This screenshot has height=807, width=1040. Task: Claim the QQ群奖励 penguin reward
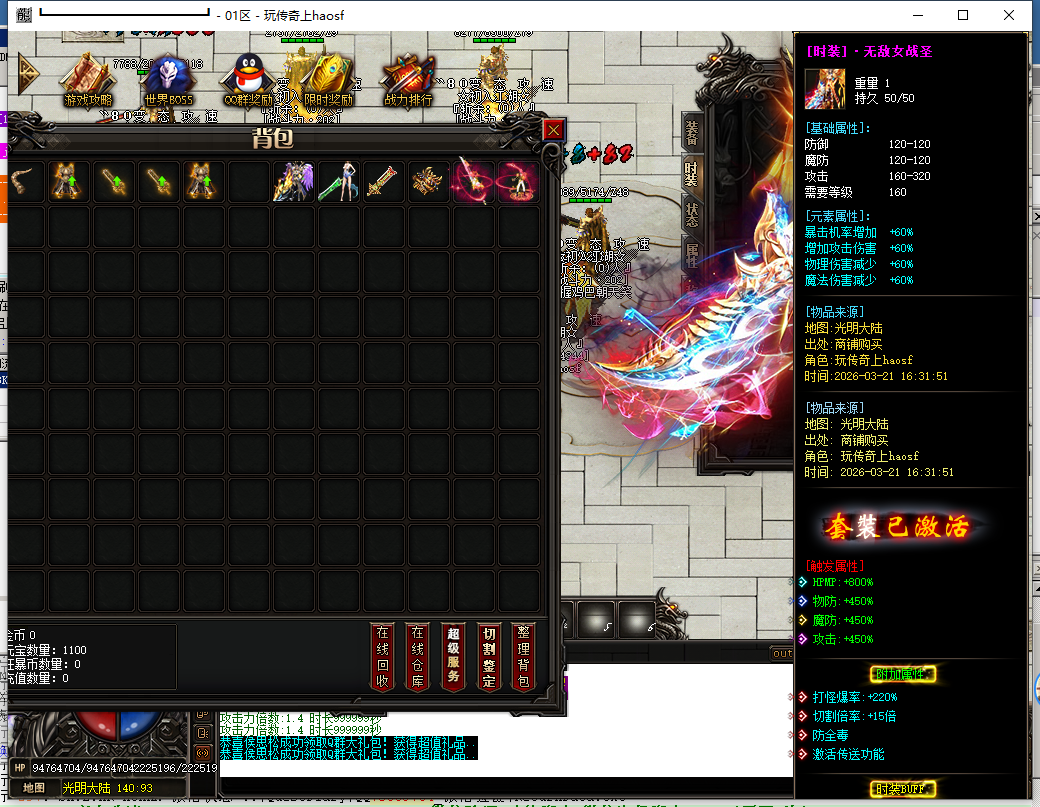[248, 78]
